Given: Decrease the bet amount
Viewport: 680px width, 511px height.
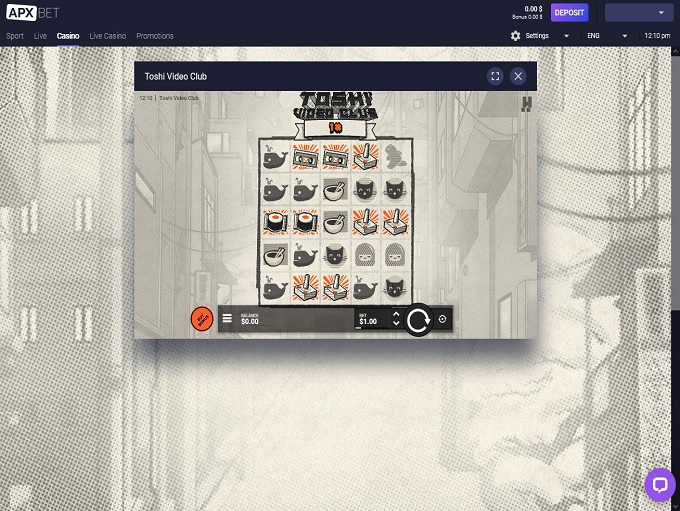Looking at the screenshot, I should [x=396, y=325].
